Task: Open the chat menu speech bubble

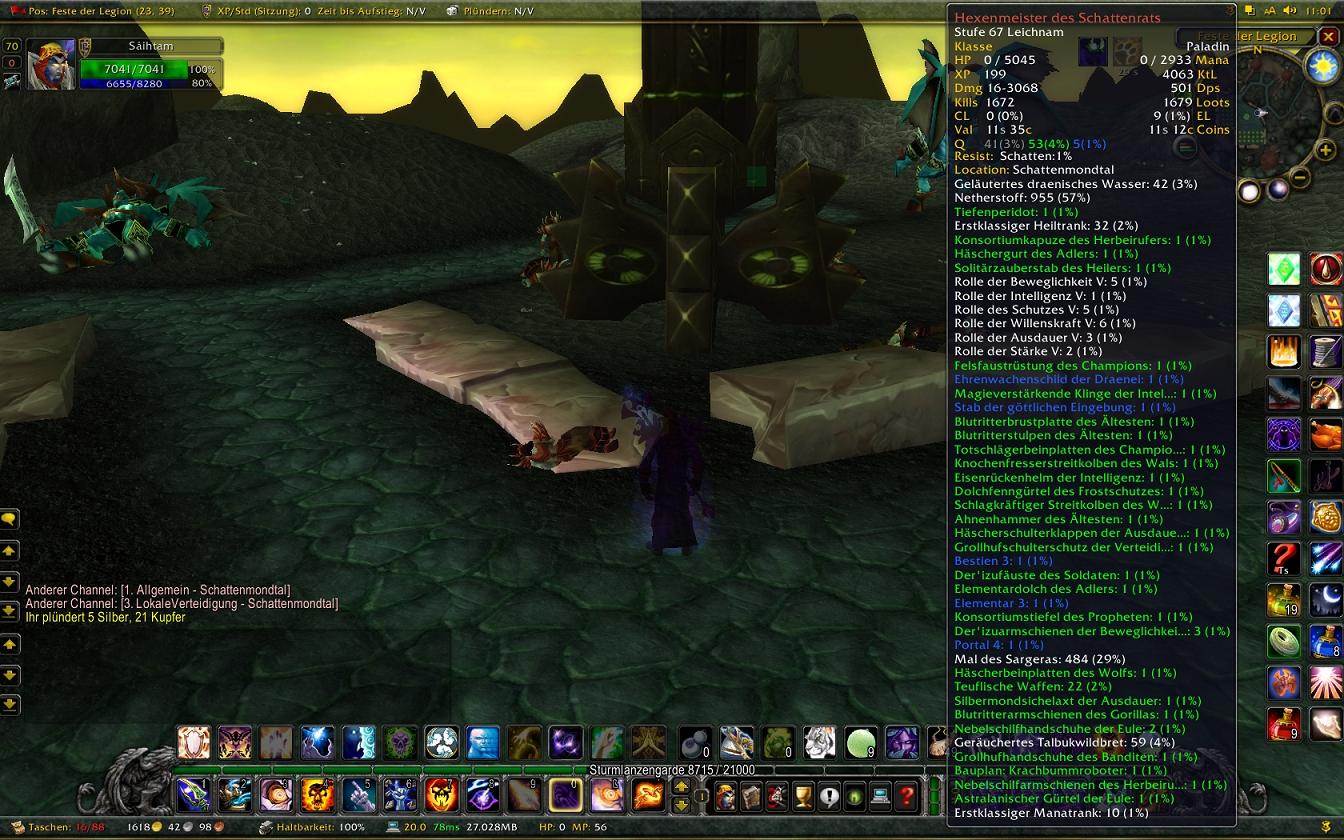Action: pos(9,519)
